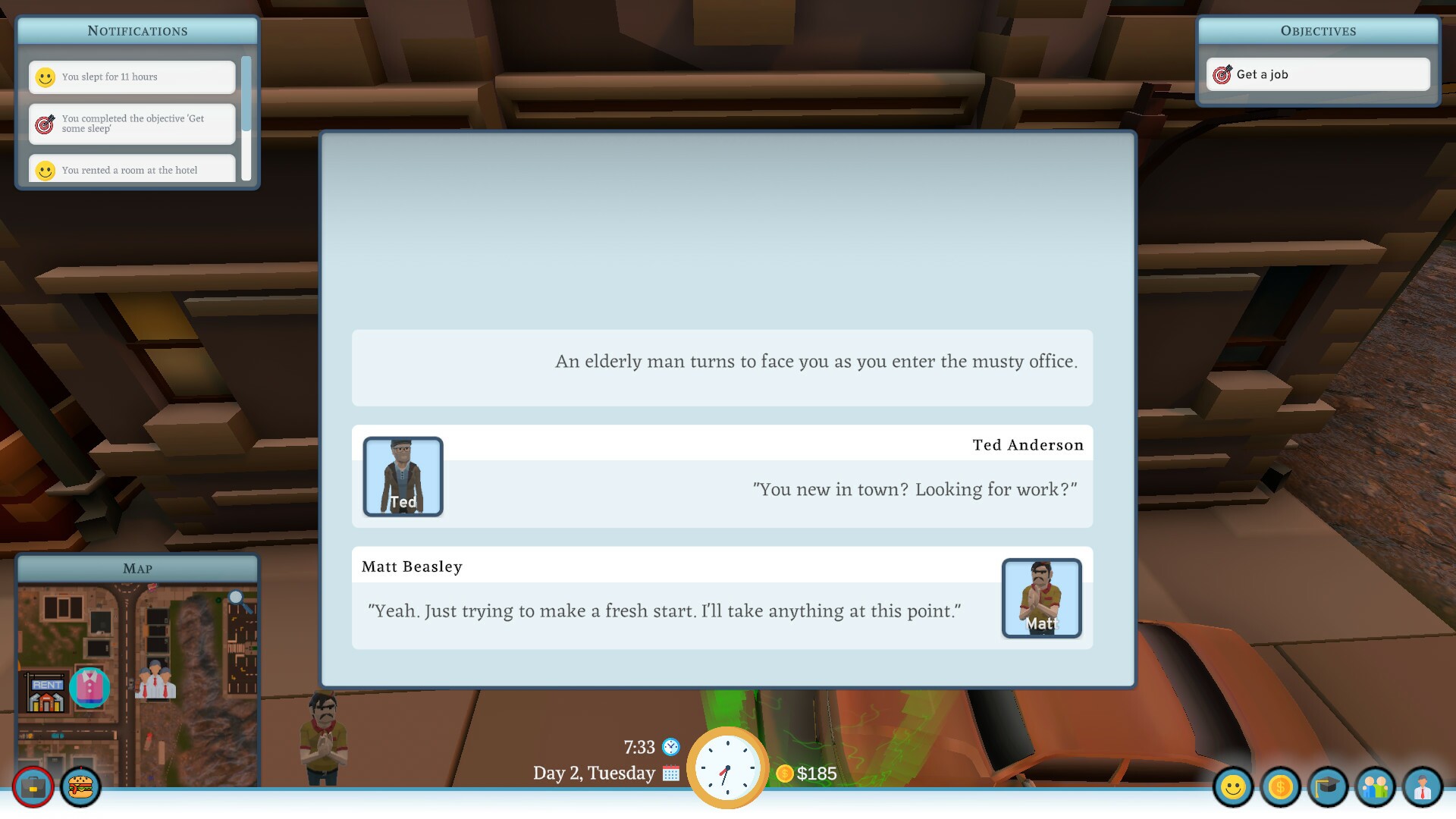Click the Notifications panel header

(x=137, y=30)
